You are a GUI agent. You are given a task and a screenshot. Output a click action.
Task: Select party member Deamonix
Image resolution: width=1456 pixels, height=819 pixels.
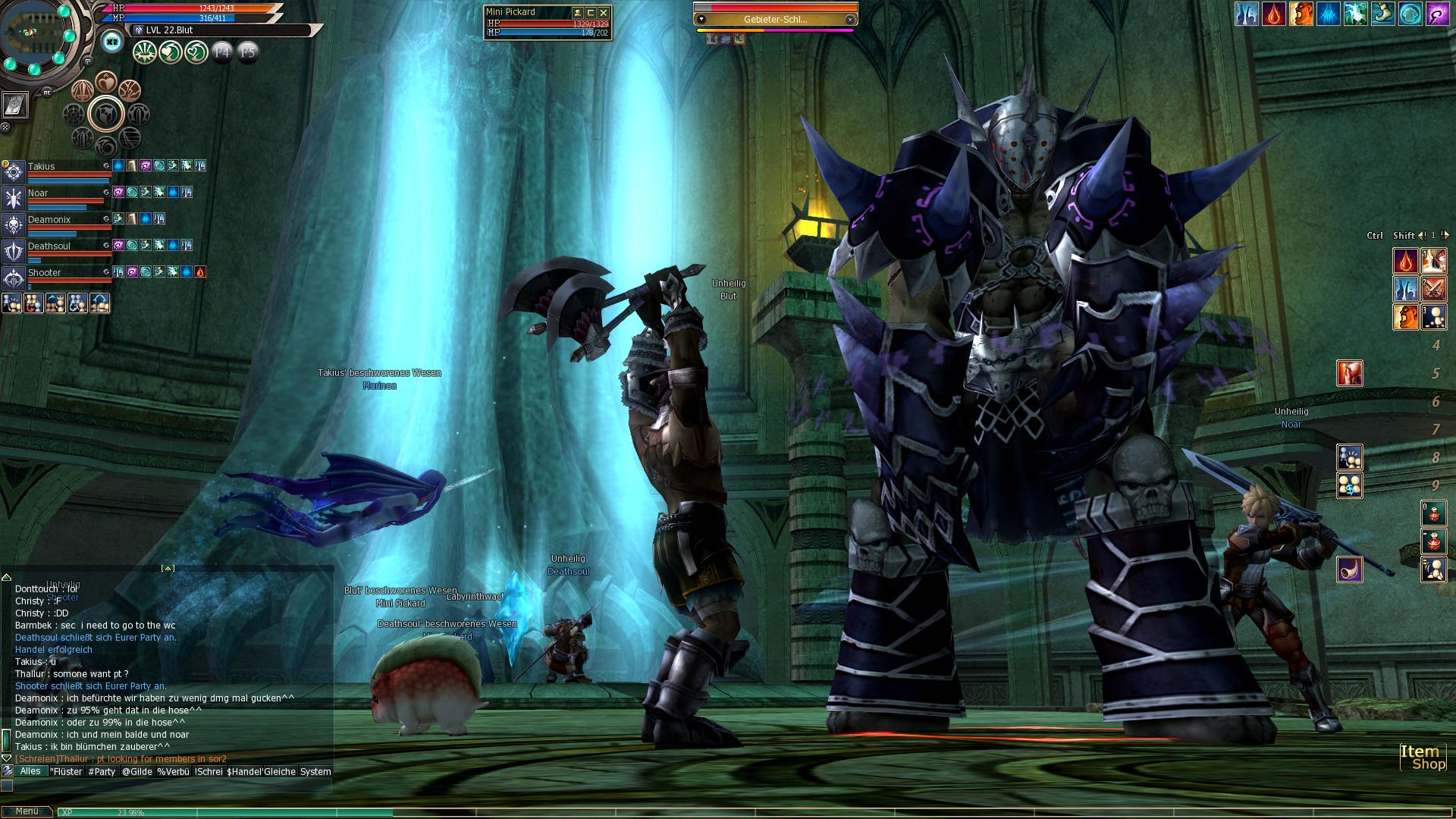coord(49,219)
